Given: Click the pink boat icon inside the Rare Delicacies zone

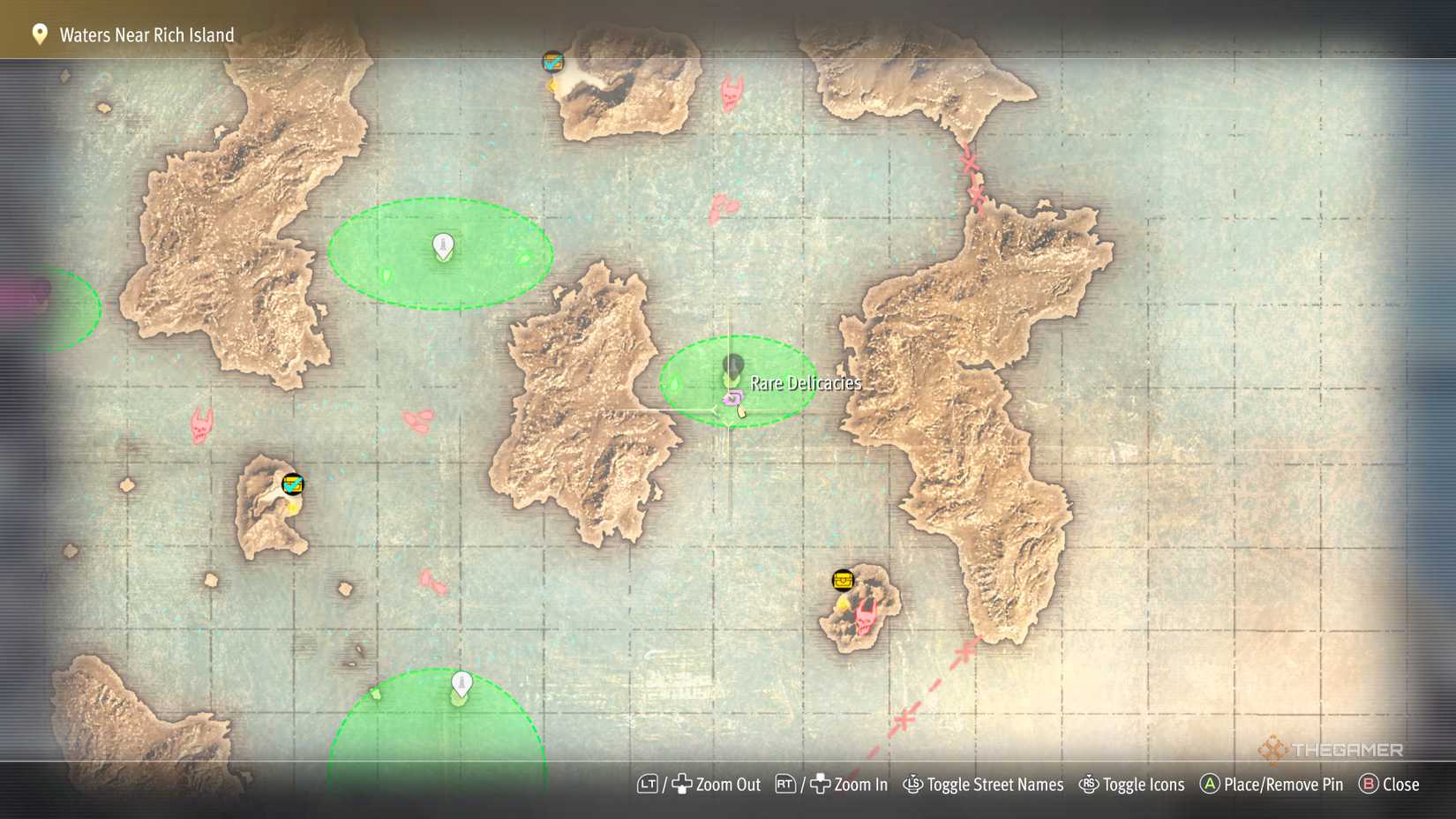Looking at the screenshot, I should [x=731, y=399].
